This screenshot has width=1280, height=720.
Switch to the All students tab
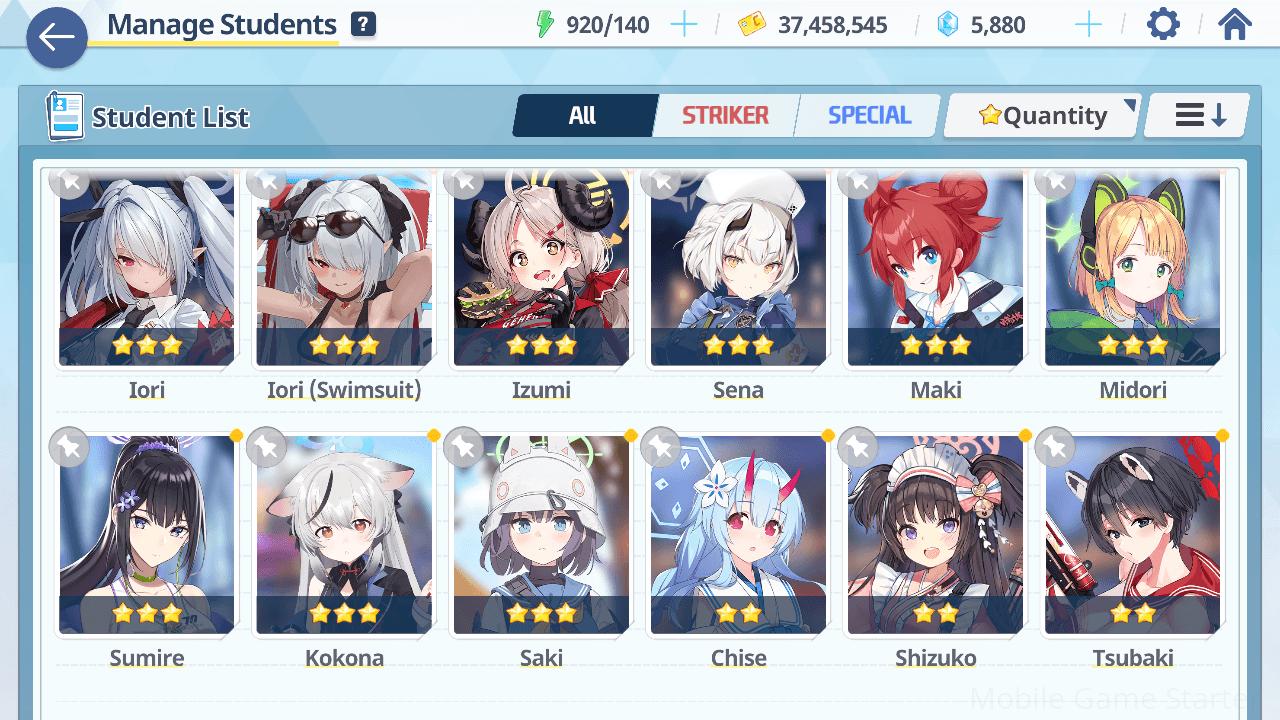click(x=583, y=116)
